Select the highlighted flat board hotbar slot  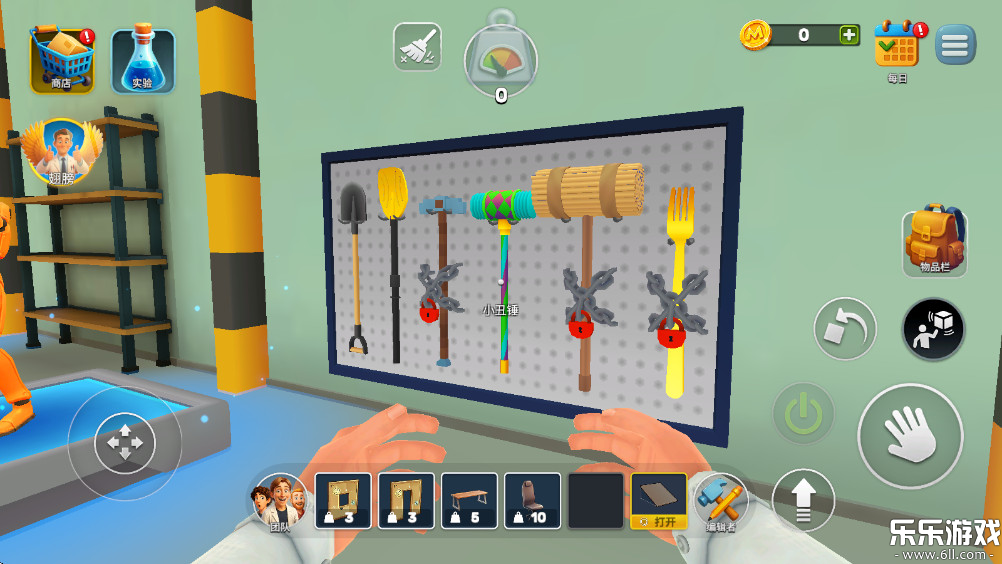(x=658, y=500)
